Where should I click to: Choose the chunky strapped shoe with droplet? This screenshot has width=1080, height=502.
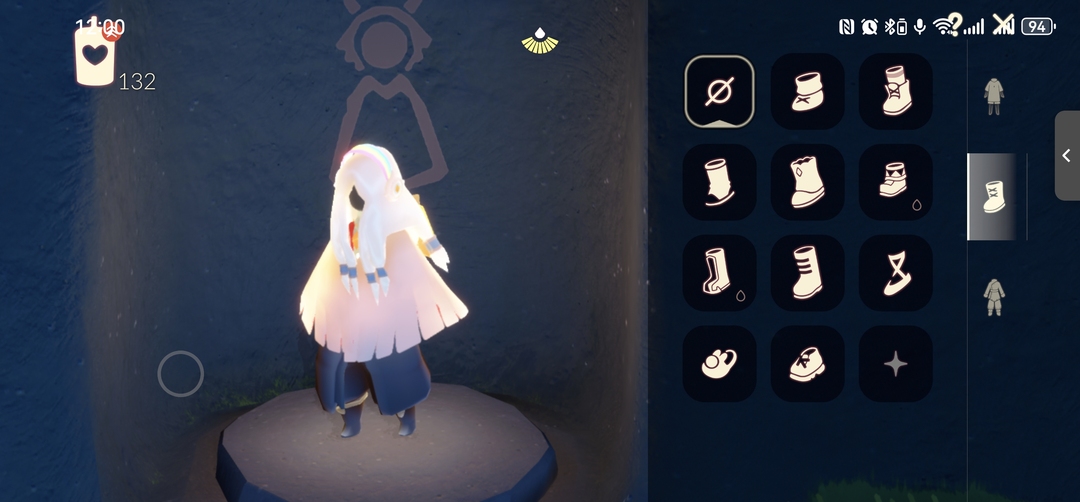pos(896,182)
